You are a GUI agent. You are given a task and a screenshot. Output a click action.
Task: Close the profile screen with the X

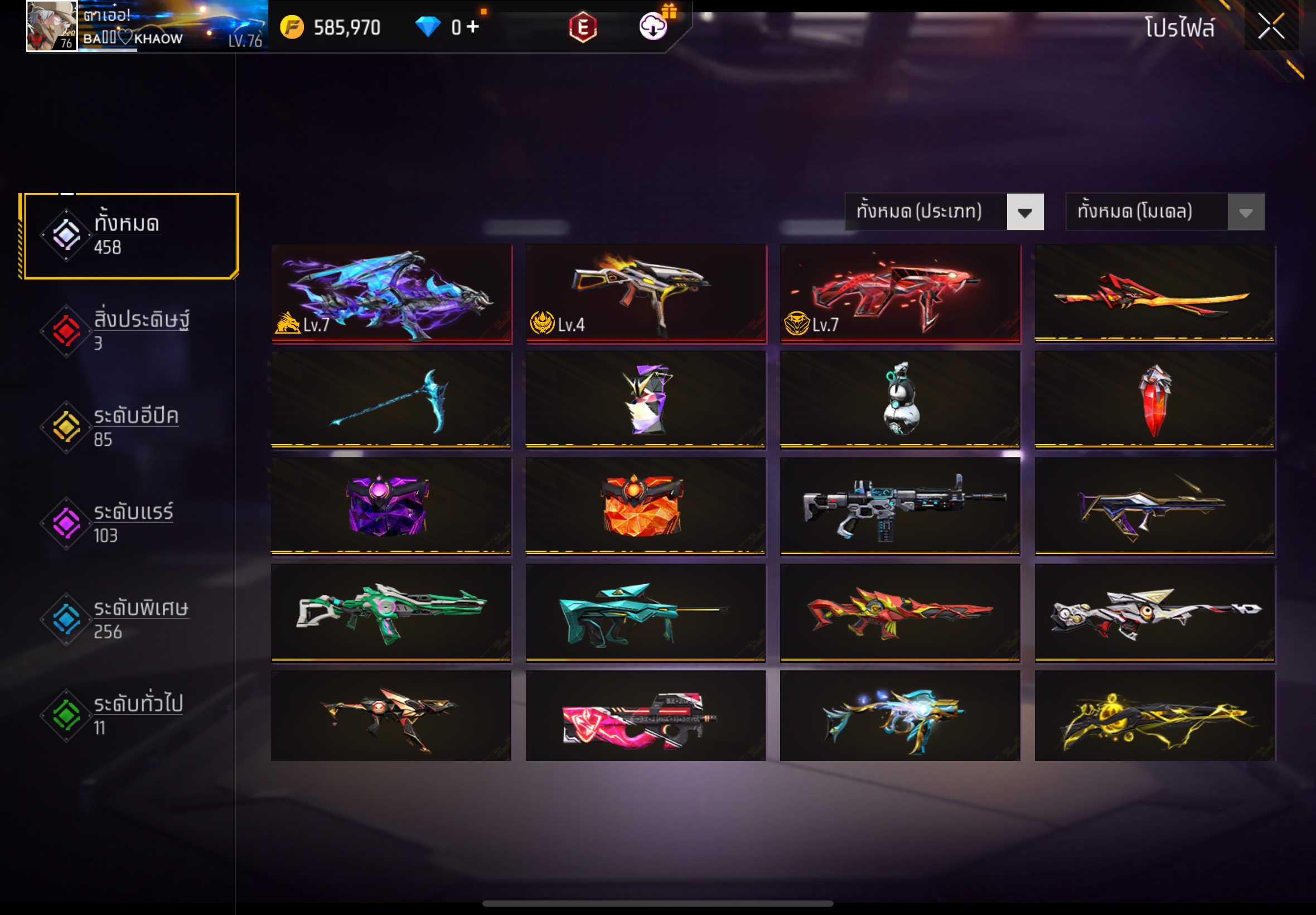pyautogui.click(x=1270, y=26)
